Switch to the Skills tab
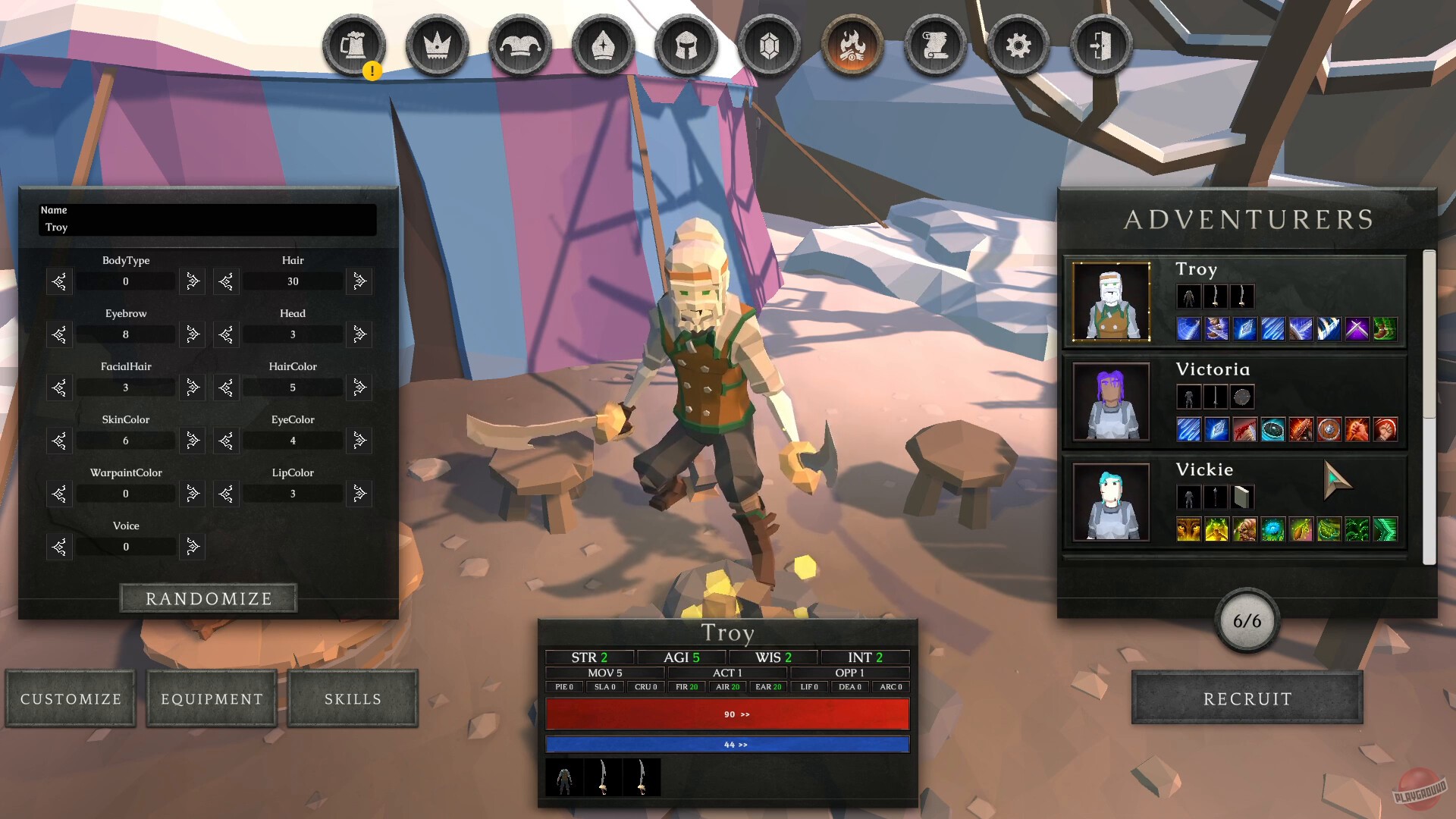 353,698
